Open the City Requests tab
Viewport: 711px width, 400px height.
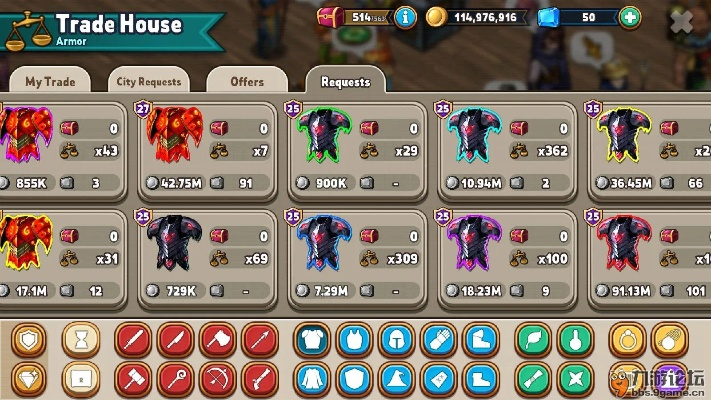[x=148, y=82]
